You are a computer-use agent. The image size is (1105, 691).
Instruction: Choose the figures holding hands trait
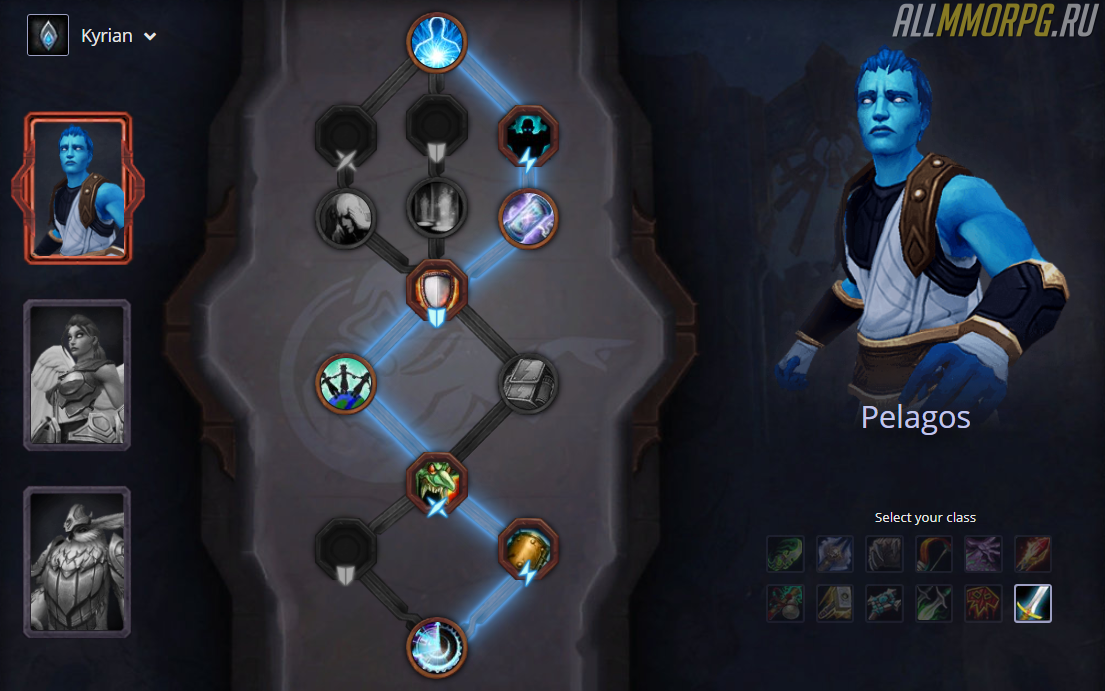point(346,383)
